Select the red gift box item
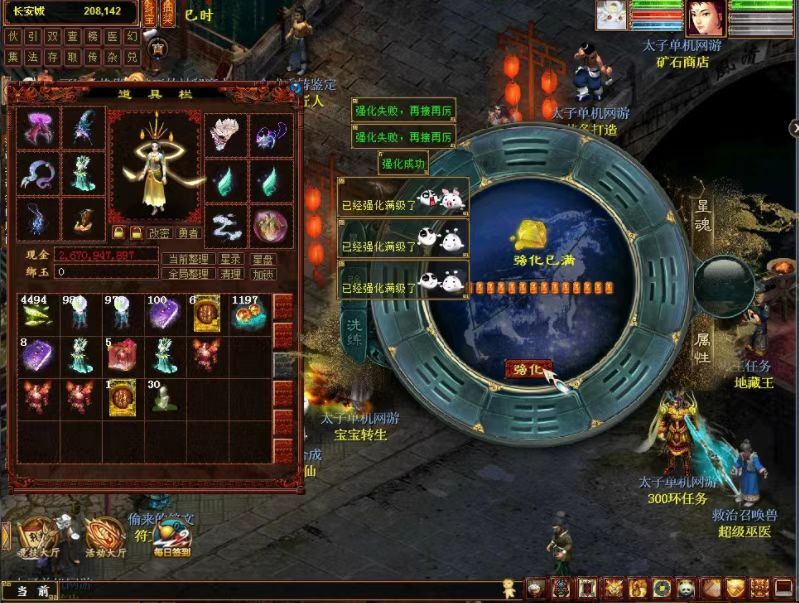Viewport: 799px width, 603px height. [x=120, y=356]
